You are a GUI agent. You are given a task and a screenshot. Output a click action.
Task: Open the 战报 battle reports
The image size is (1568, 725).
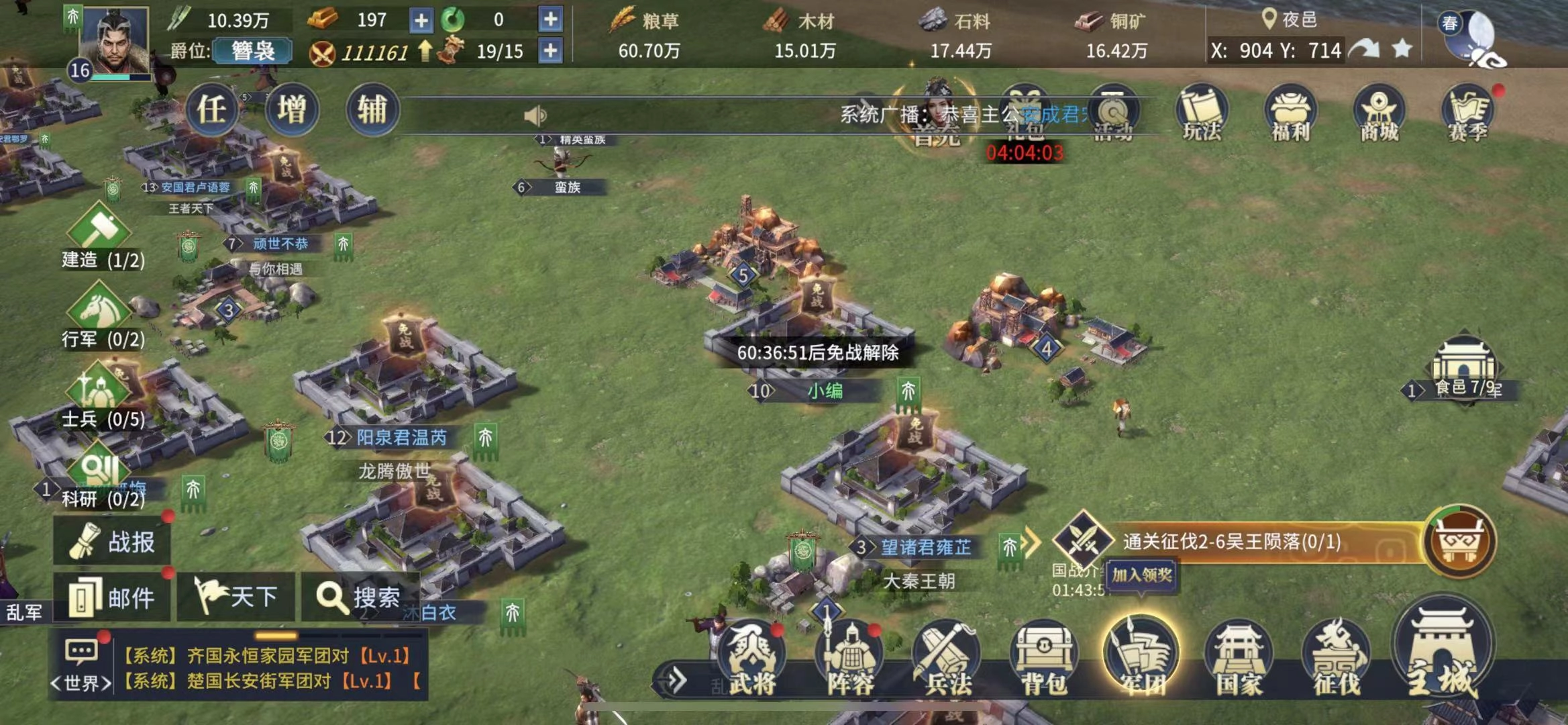click(113, 542)
